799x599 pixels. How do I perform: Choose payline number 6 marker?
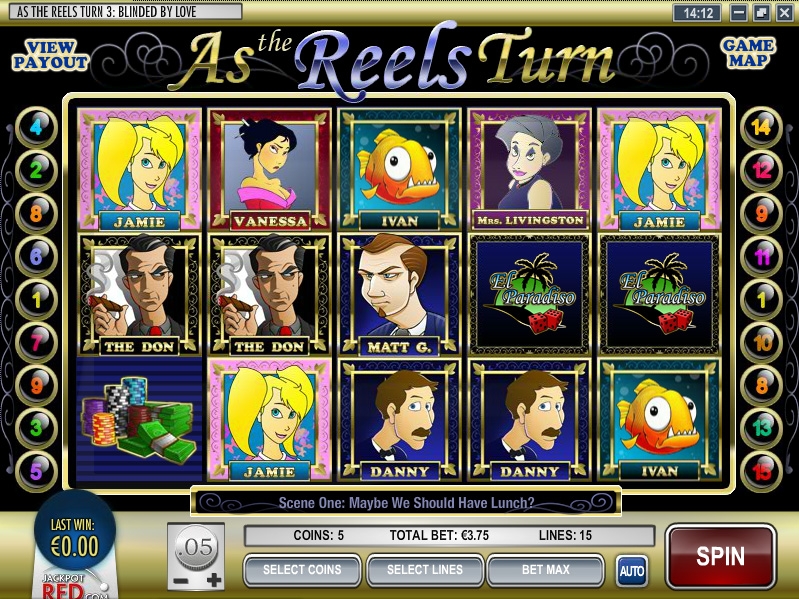point(38,256)
